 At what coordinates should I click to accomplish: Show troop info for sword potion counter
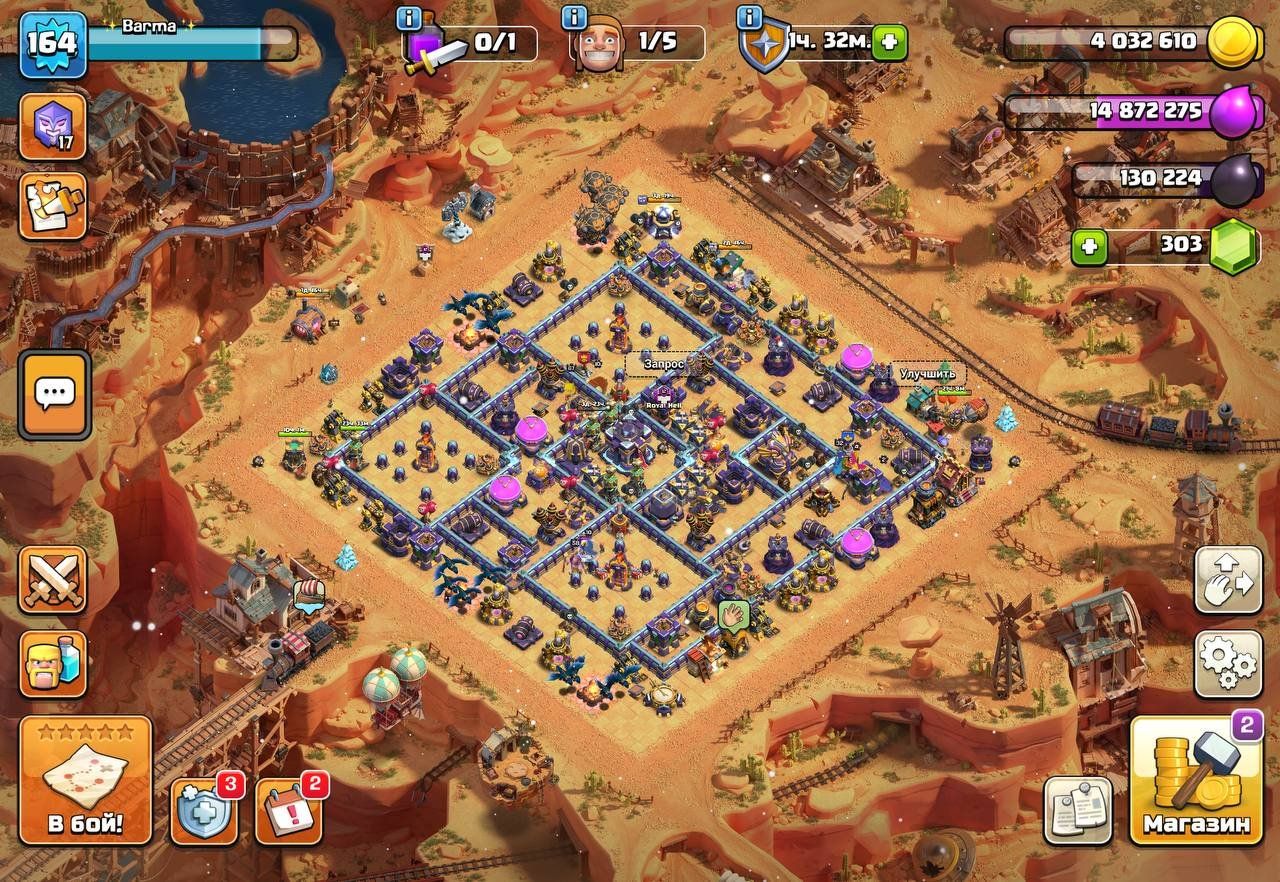(409, 18)
